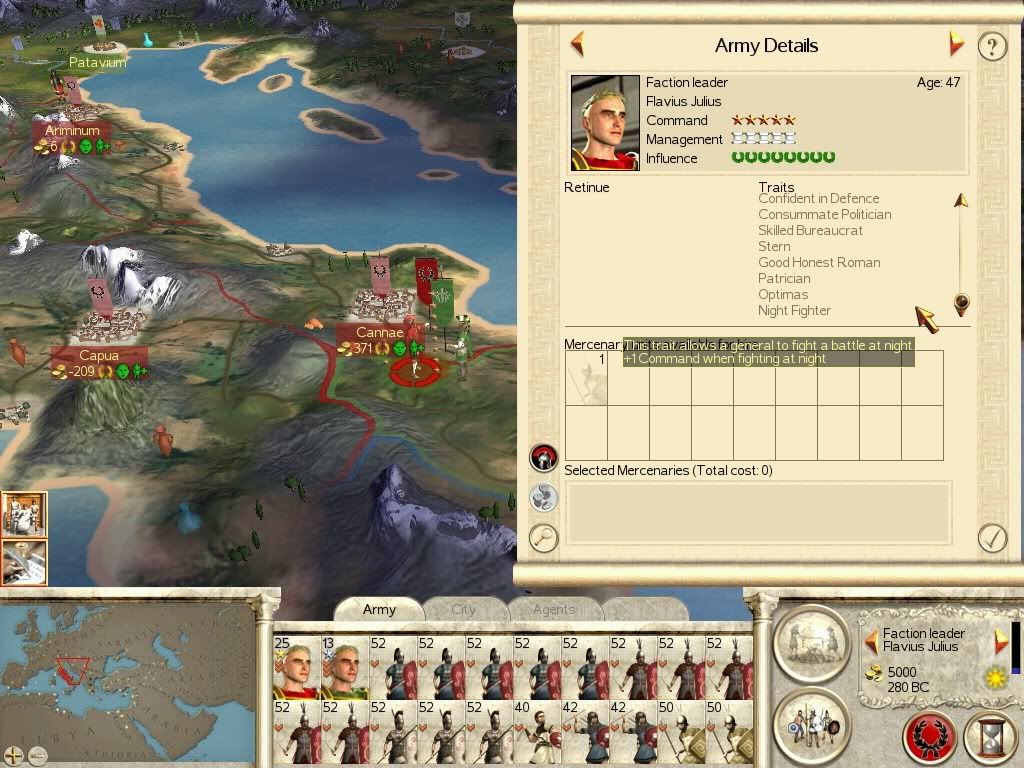Switch to the City tab

(x=463, y=609)
